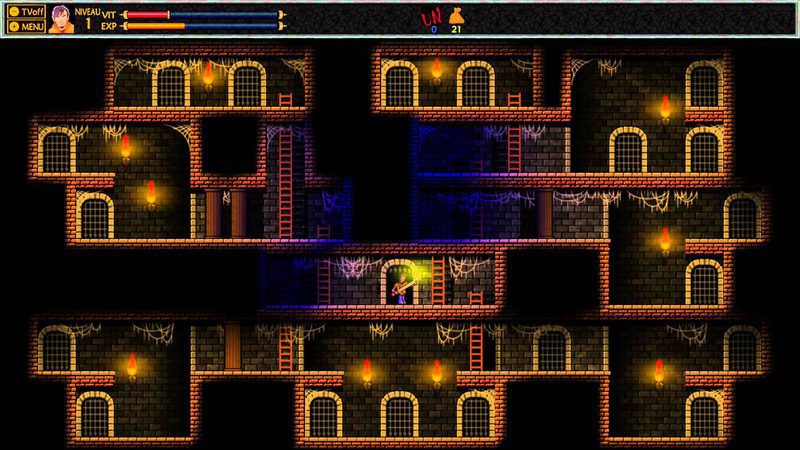Toggle the TVoff button
This screenshot has height=450, width=800.
[26, 11]
